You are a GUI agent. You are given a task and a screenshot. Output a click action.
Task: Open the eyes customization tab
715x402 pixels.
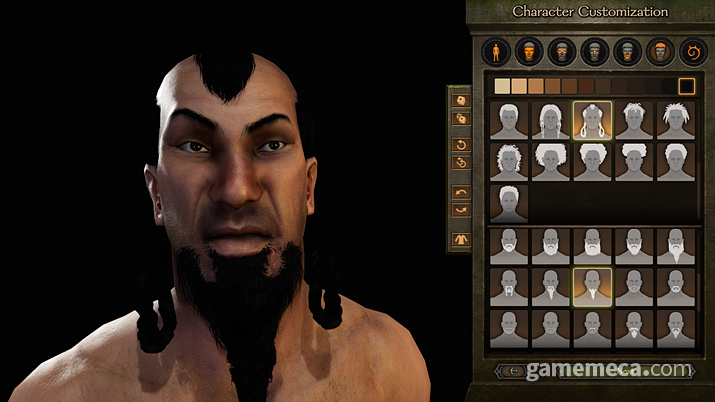click(x=562, y=50)
